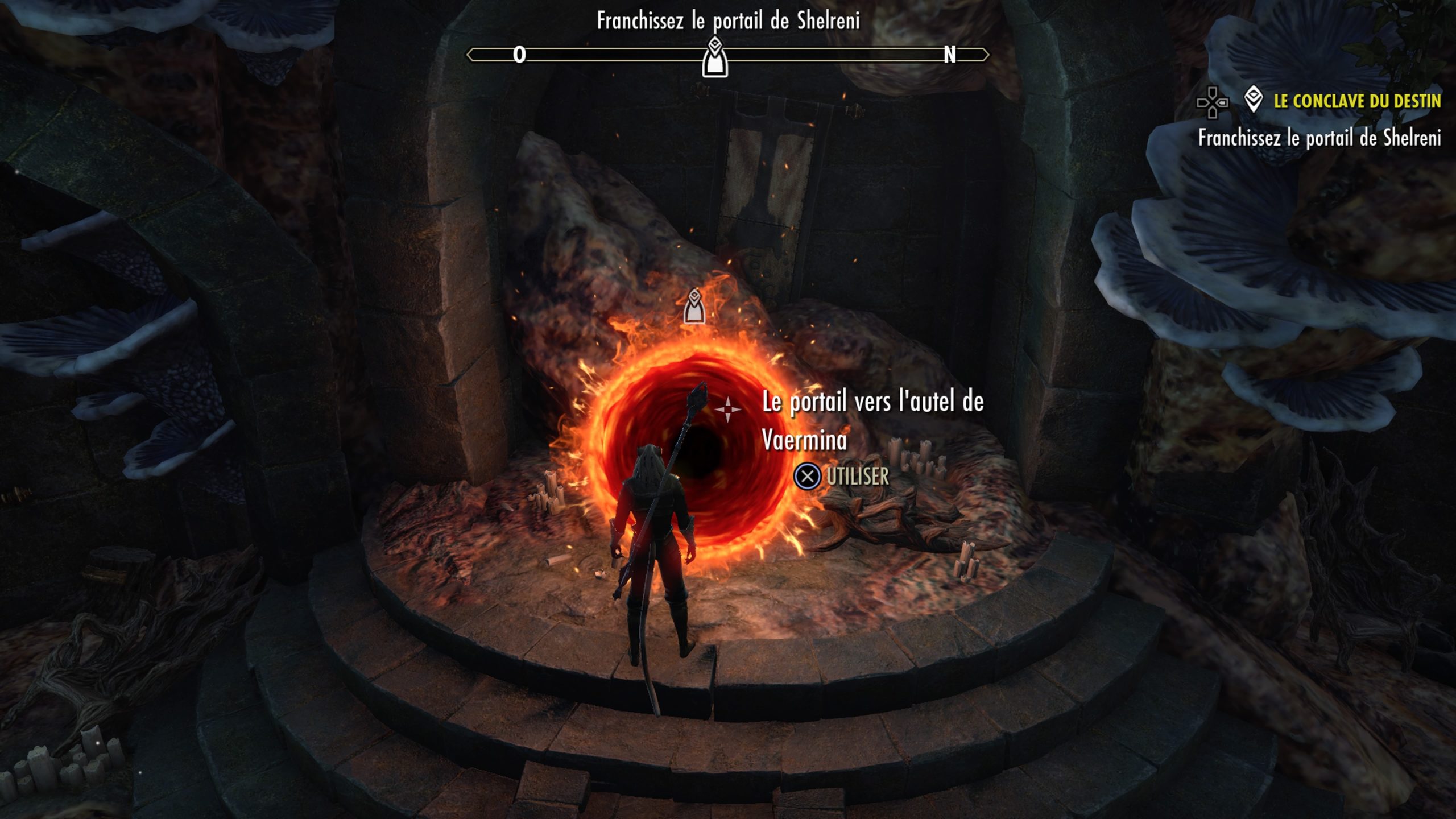Image resolution: width=1456 pixels, height=819 pixels.
Task: Click the floating quest marker above the portal
Action: 694,306
